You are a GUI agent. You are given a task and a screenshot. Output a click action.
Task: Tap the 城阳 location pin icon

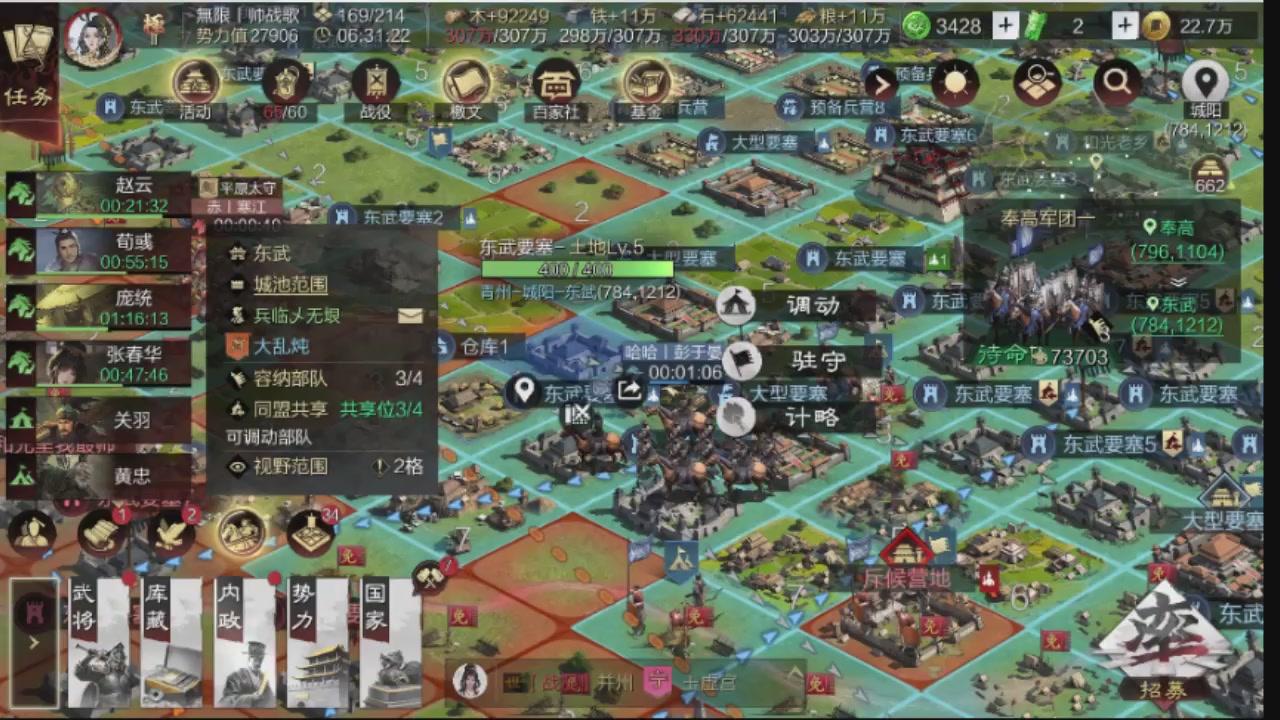[x=1205, y=82]
